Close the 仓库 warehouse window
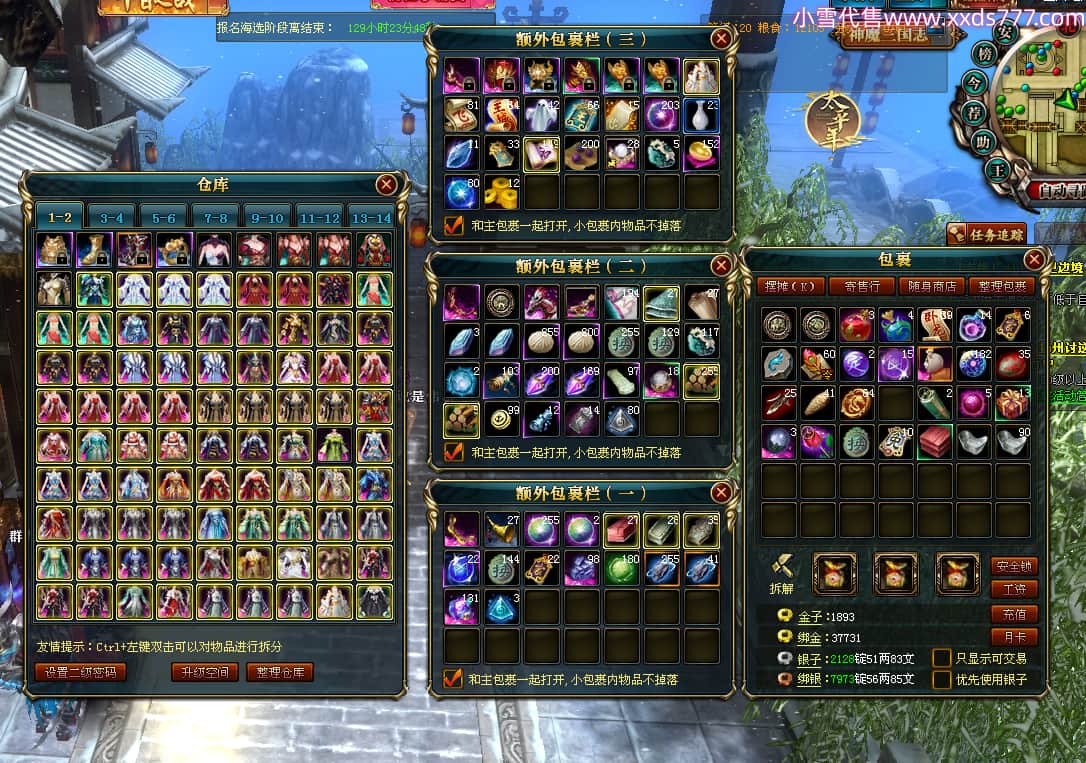Viewport: 1086px width, 763px height. tap(386, 185)
